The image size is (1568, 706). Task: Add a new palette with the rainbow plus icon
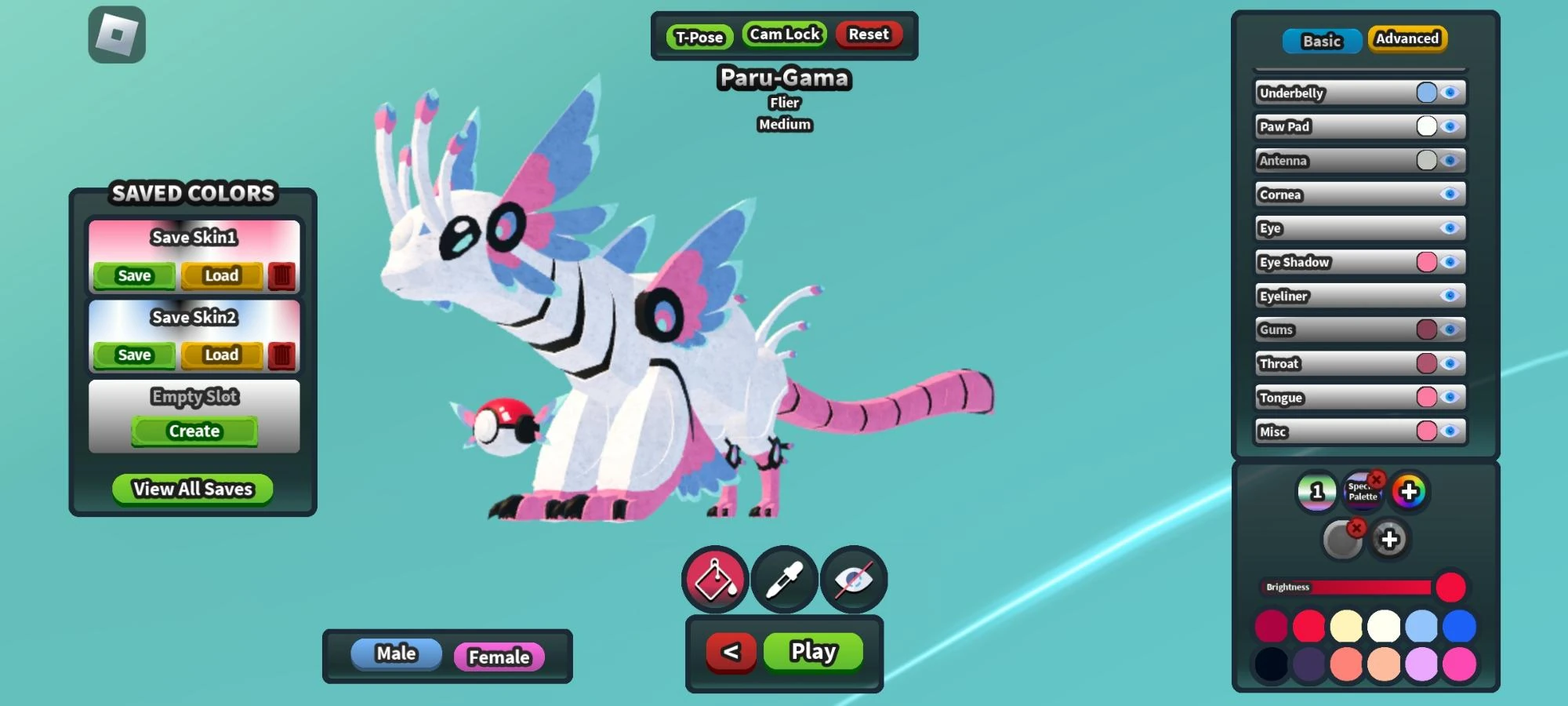(x=1408, y=493)
